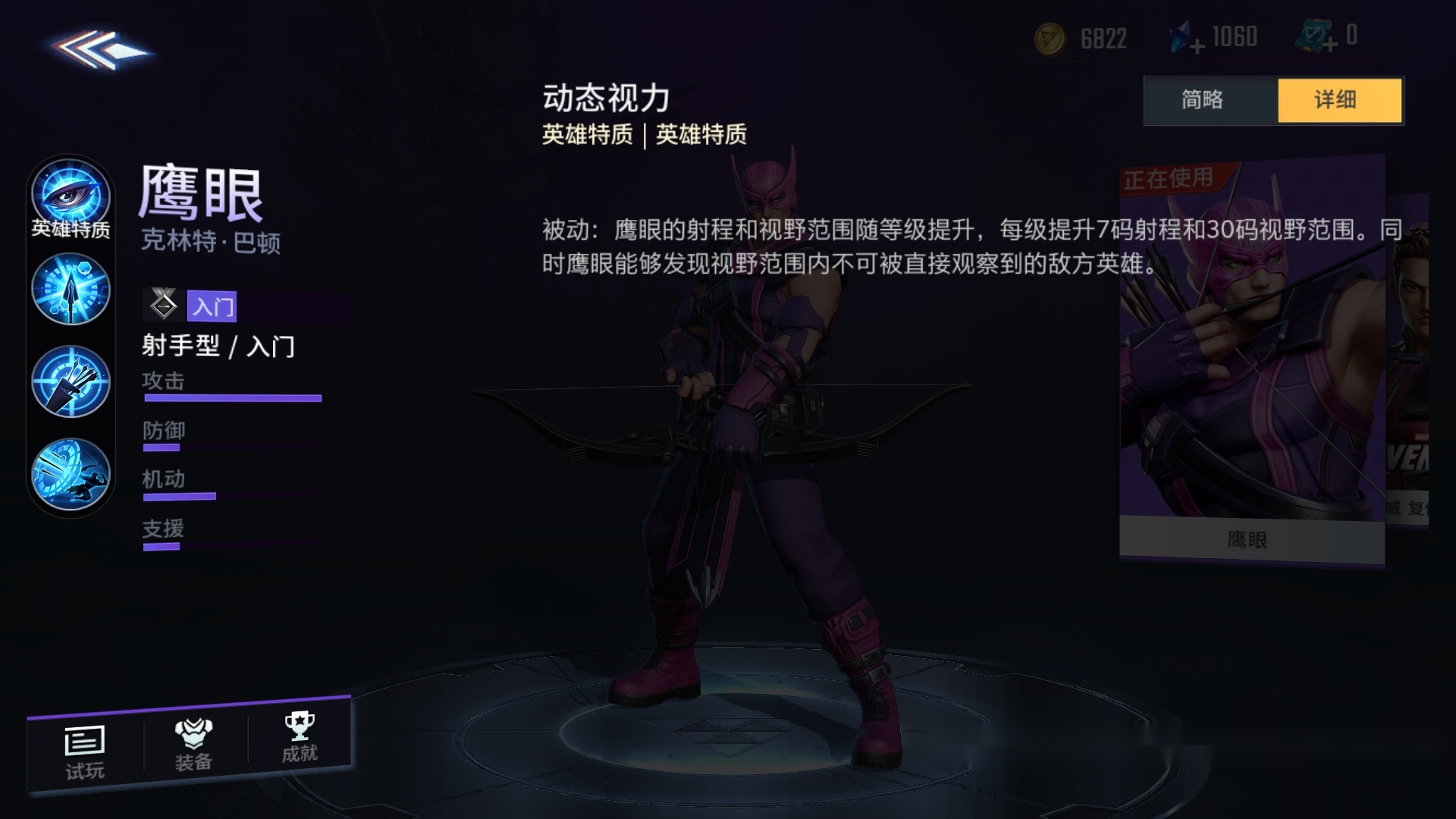Select the 详细 detailed view tab

(1339, 100)
